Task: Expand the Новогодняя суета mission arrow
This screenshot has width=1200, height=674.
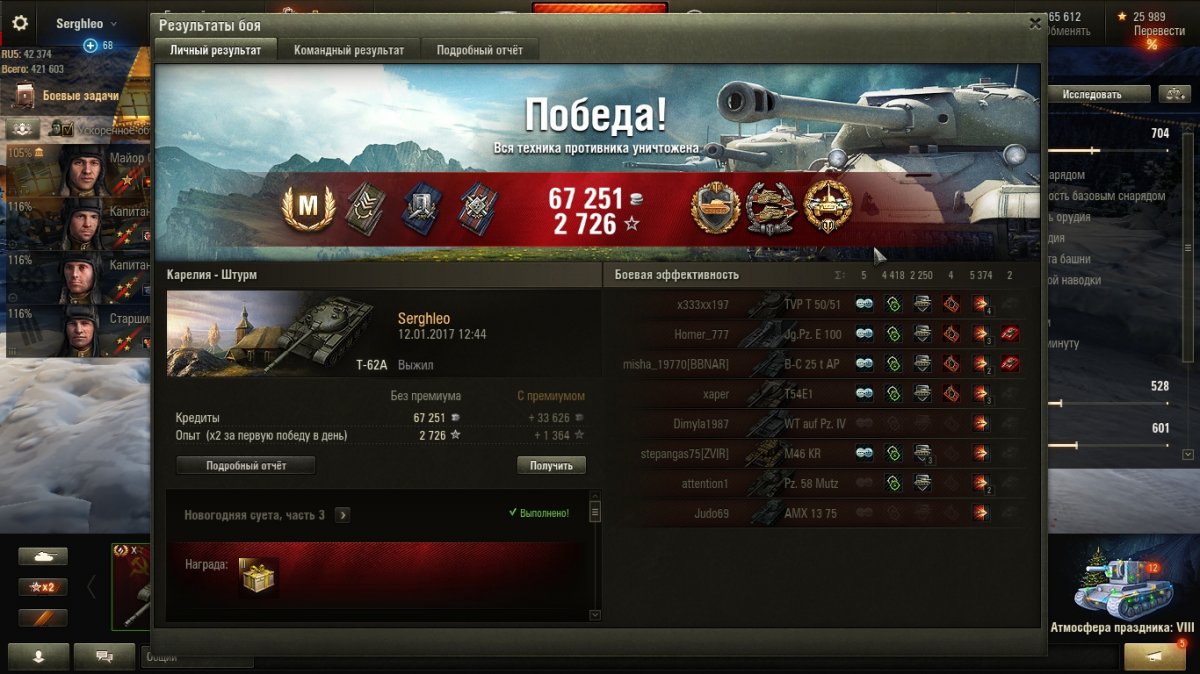Action: click(x=343, y=515)
